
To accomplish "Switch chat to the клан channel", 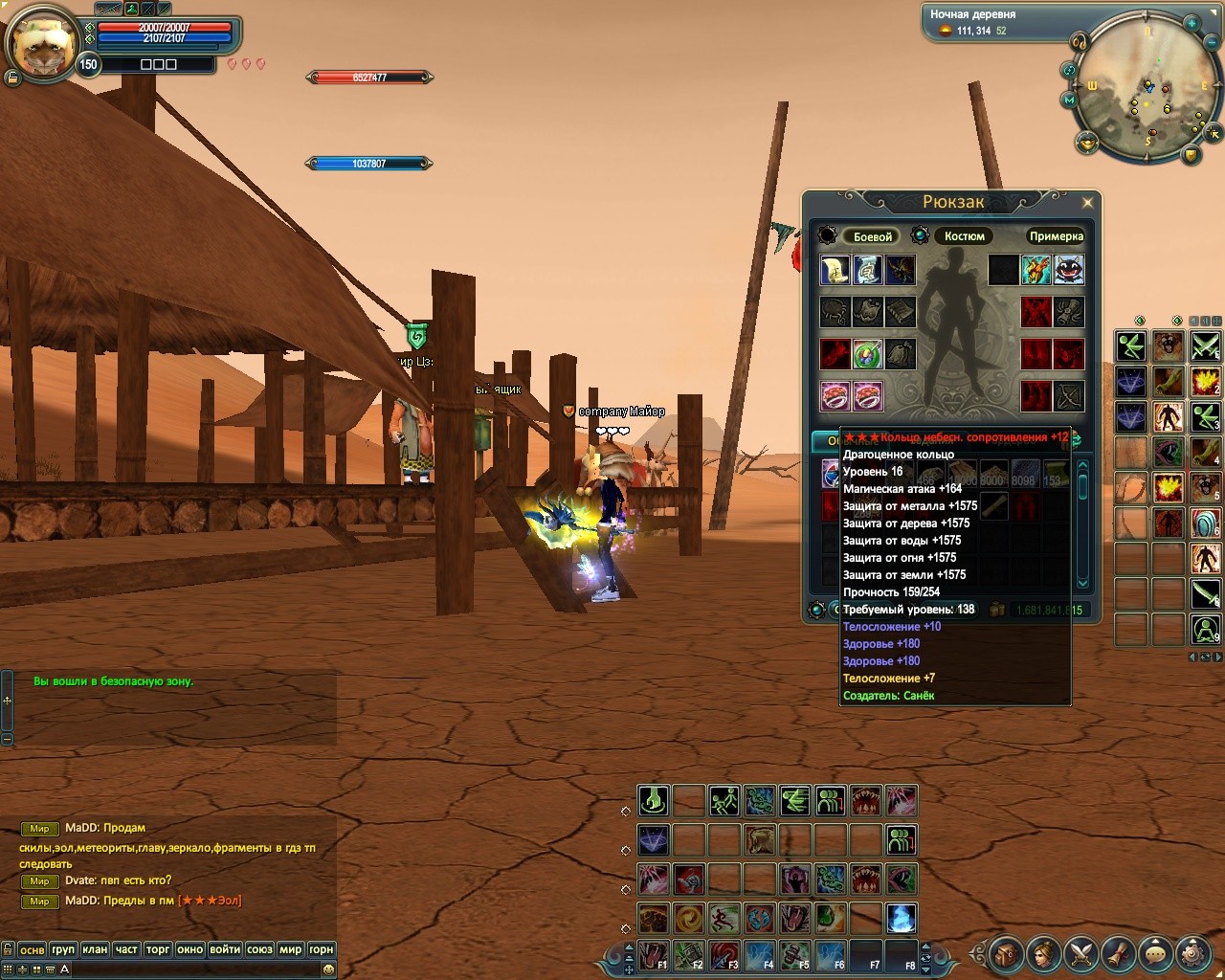I will click(95, 949).
